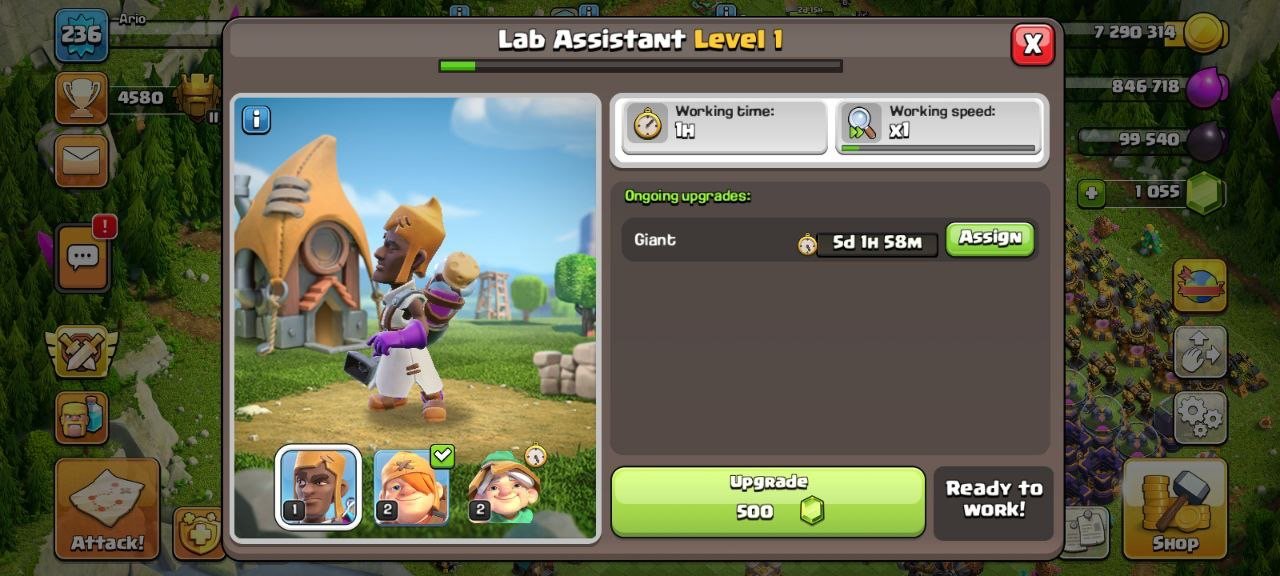Tap the Attack! button
This screenshot has height=576, width=1280.
pos(107,509)
